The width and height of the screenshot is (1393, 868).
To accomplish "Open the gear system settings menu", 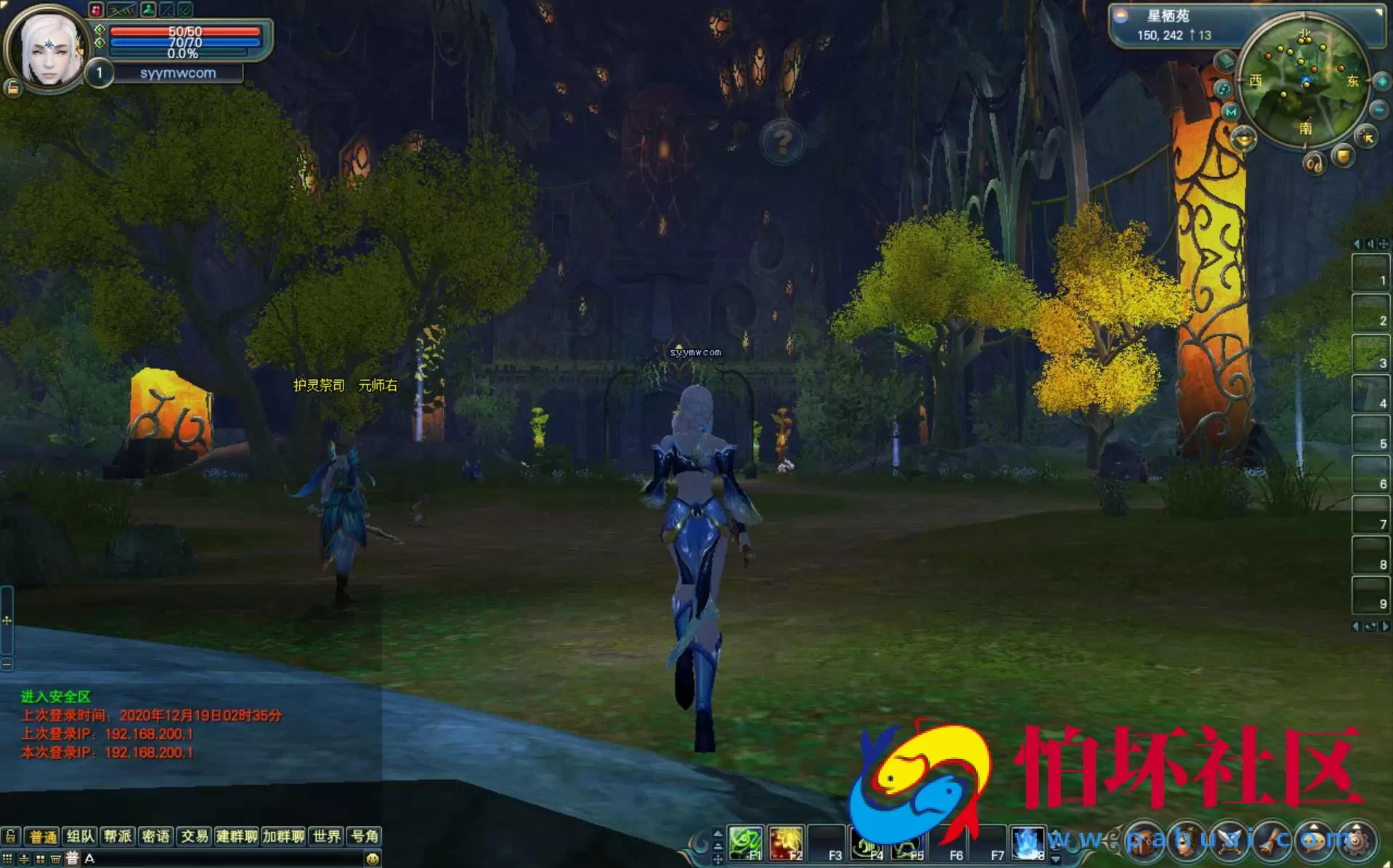I will 1355,841.
